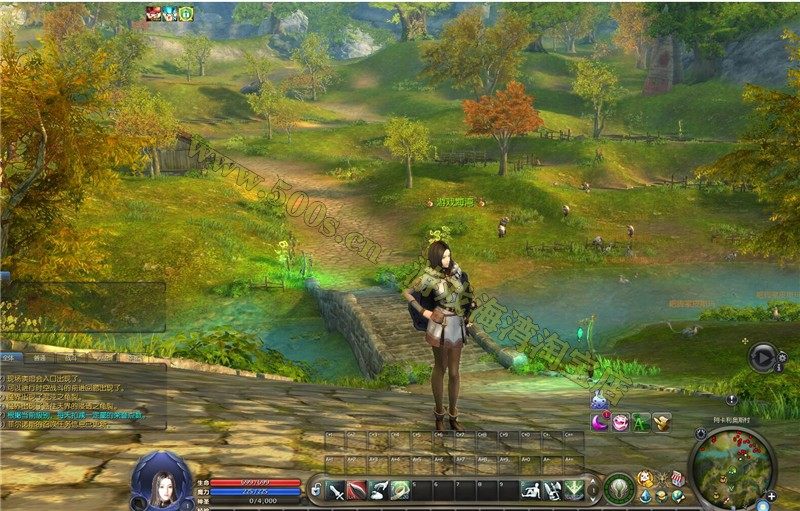This screenshot has height=511, width=800.
Task: Activate the sword attack skill slot
Action: [x=336, y=490]
